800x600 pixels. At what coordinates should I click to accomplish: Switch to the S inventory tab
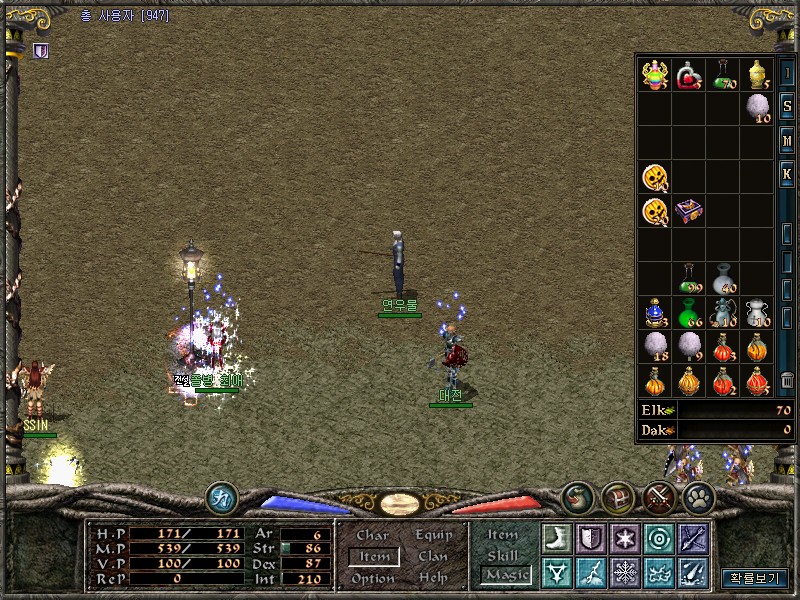(787, 105)
